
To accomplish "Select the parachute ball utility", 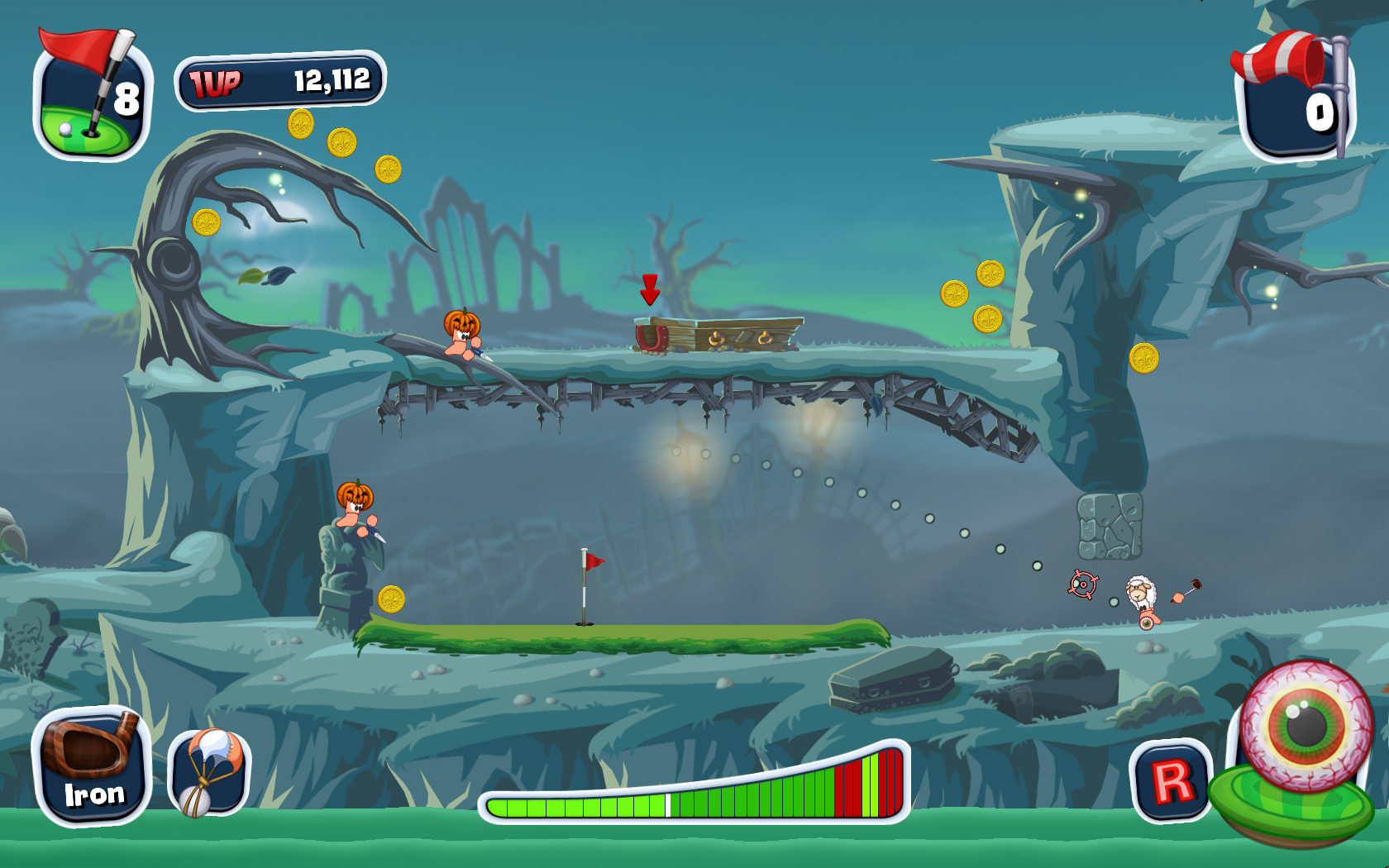I will click(x=209, y=772).
